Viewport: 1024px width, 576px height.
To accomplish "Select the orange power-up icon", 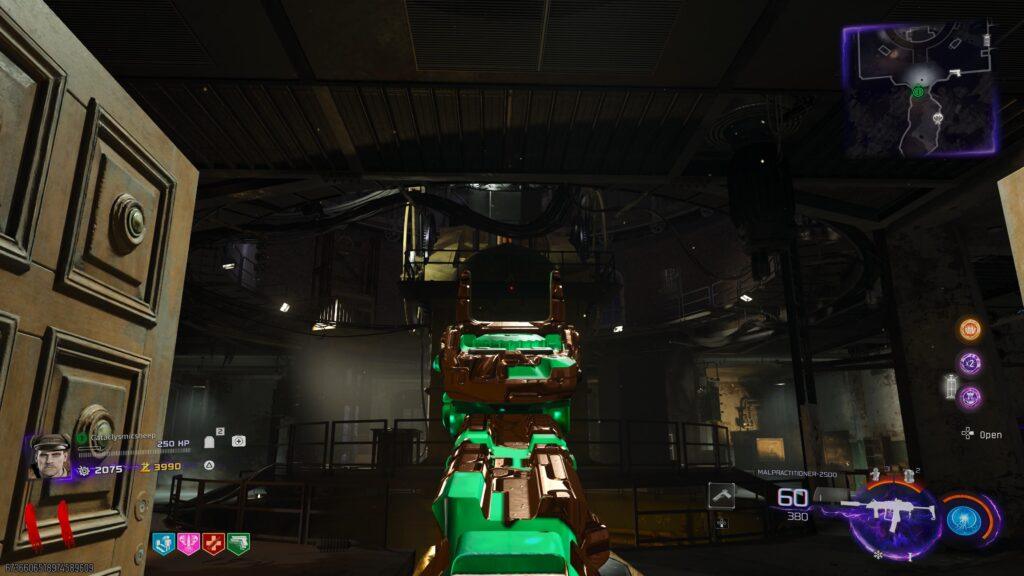I will [x=969, y=329].
